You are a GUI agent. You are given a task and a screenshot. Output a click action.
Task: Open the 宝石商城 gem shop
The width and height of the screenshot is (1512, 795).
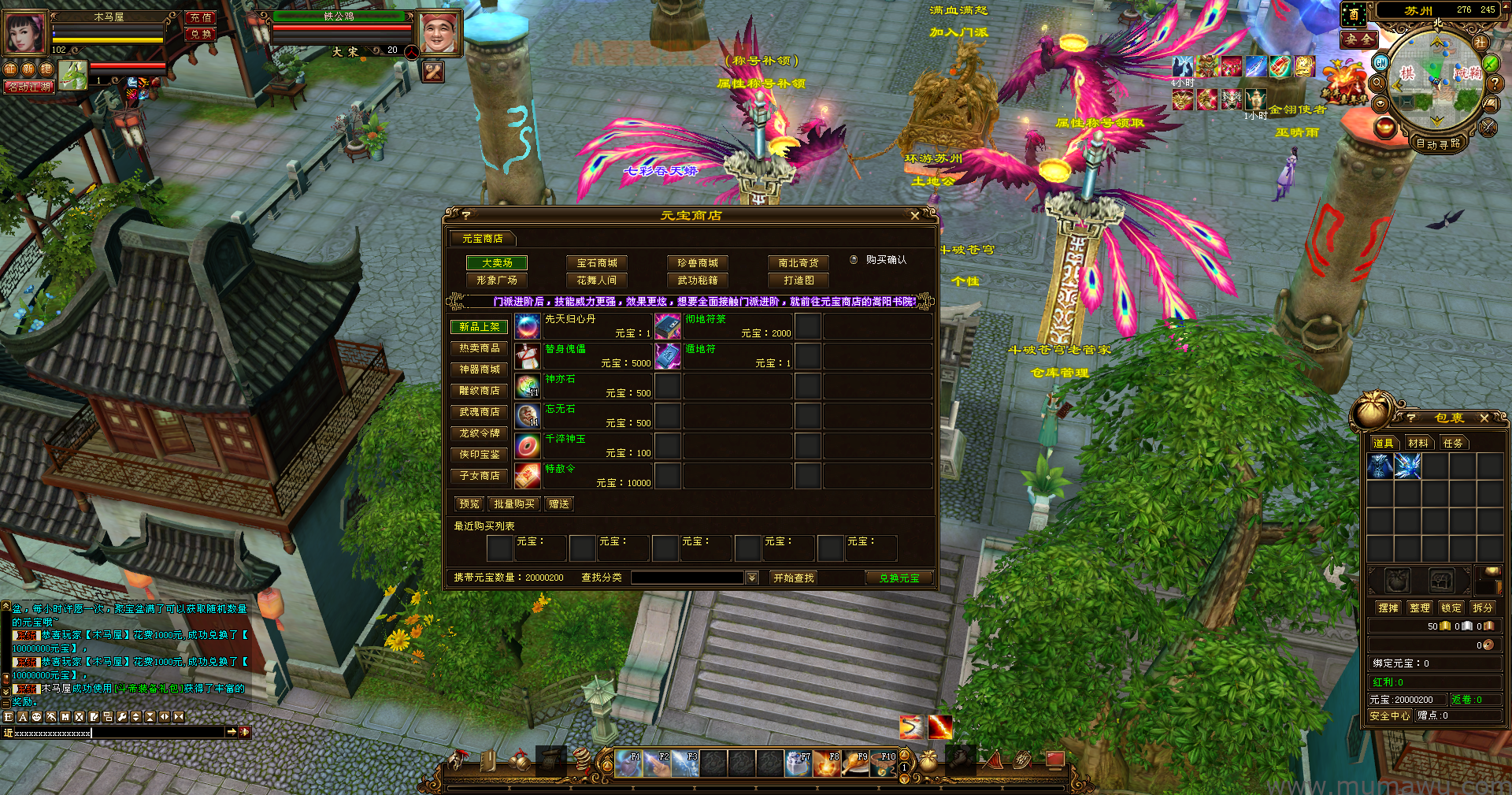[597, 263]
